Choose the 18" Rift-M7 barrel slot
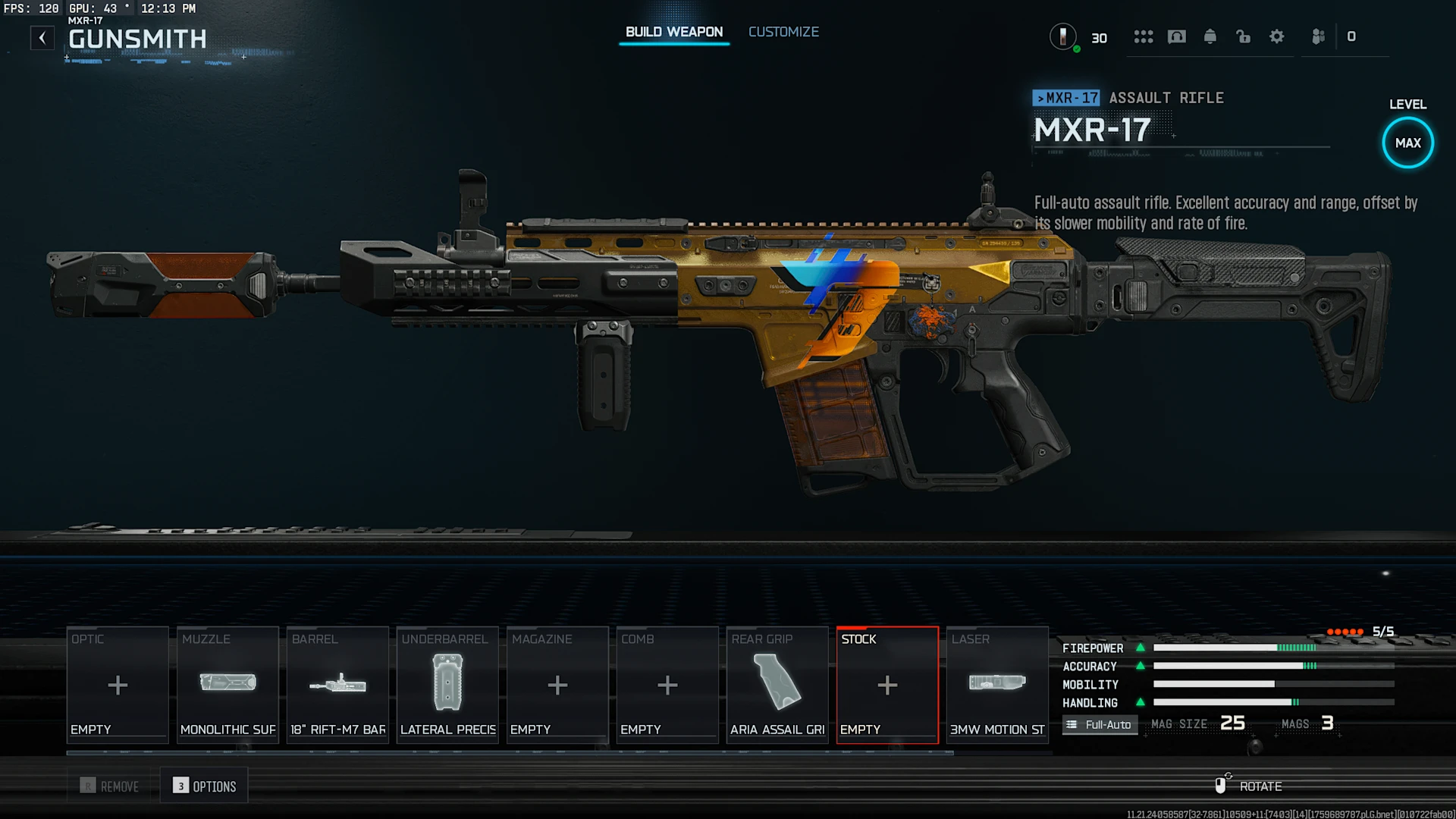This screenshot has height=819, width=1456. click(337, 685)
